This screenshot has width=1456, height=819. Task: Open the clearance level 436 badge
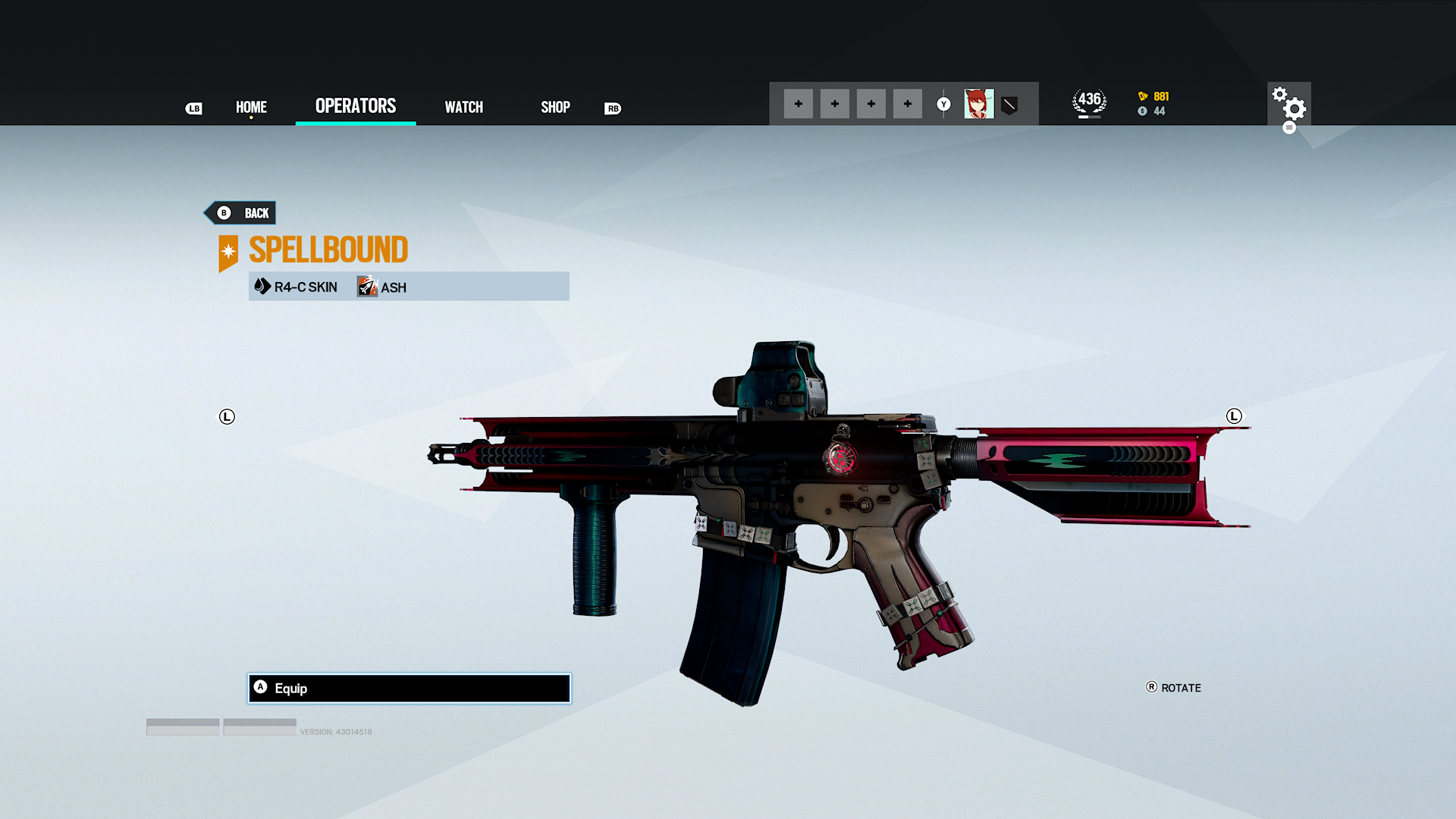coord(1089,102)
